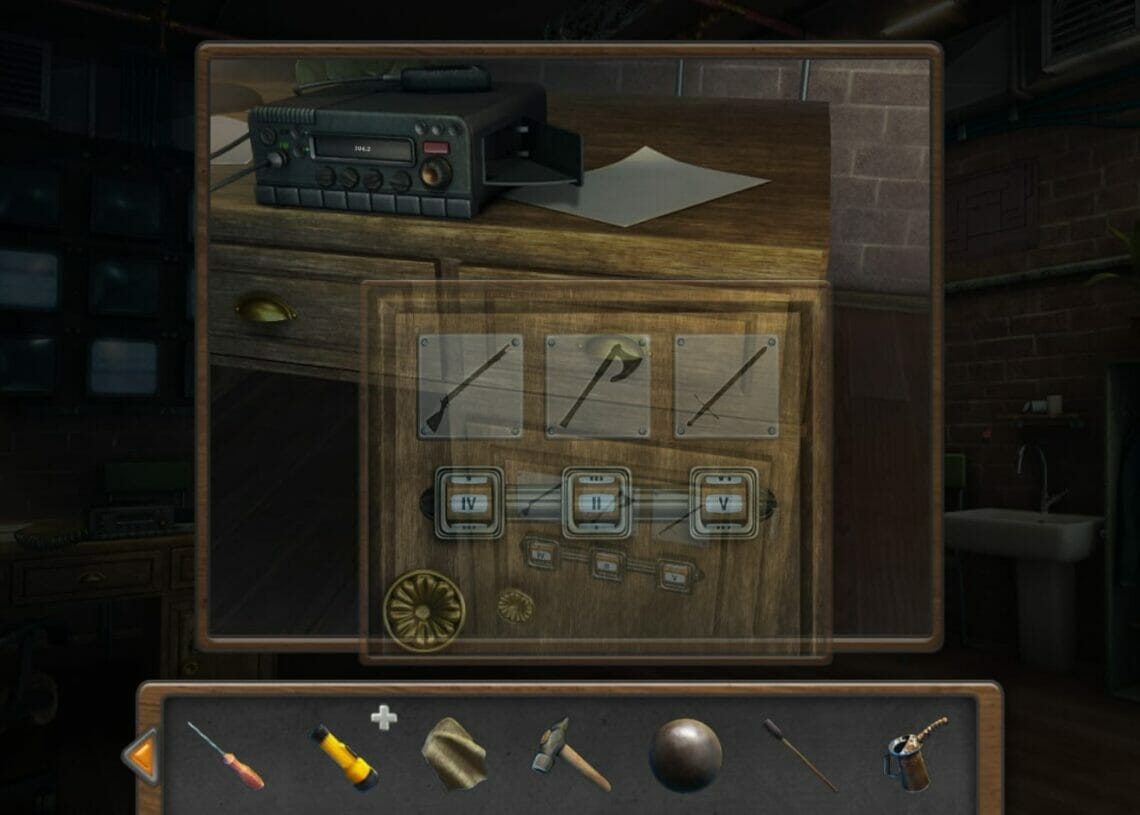The height and width of the screenshot is (815, 1140).
Task: Click the axe picture plate
Action: click(597, 386)
